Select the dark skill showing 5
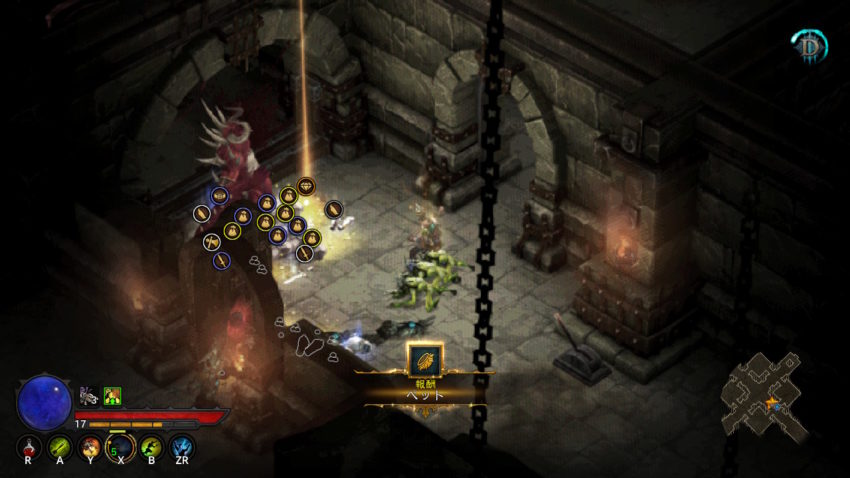The image size is (850, 478). point(120,446)
